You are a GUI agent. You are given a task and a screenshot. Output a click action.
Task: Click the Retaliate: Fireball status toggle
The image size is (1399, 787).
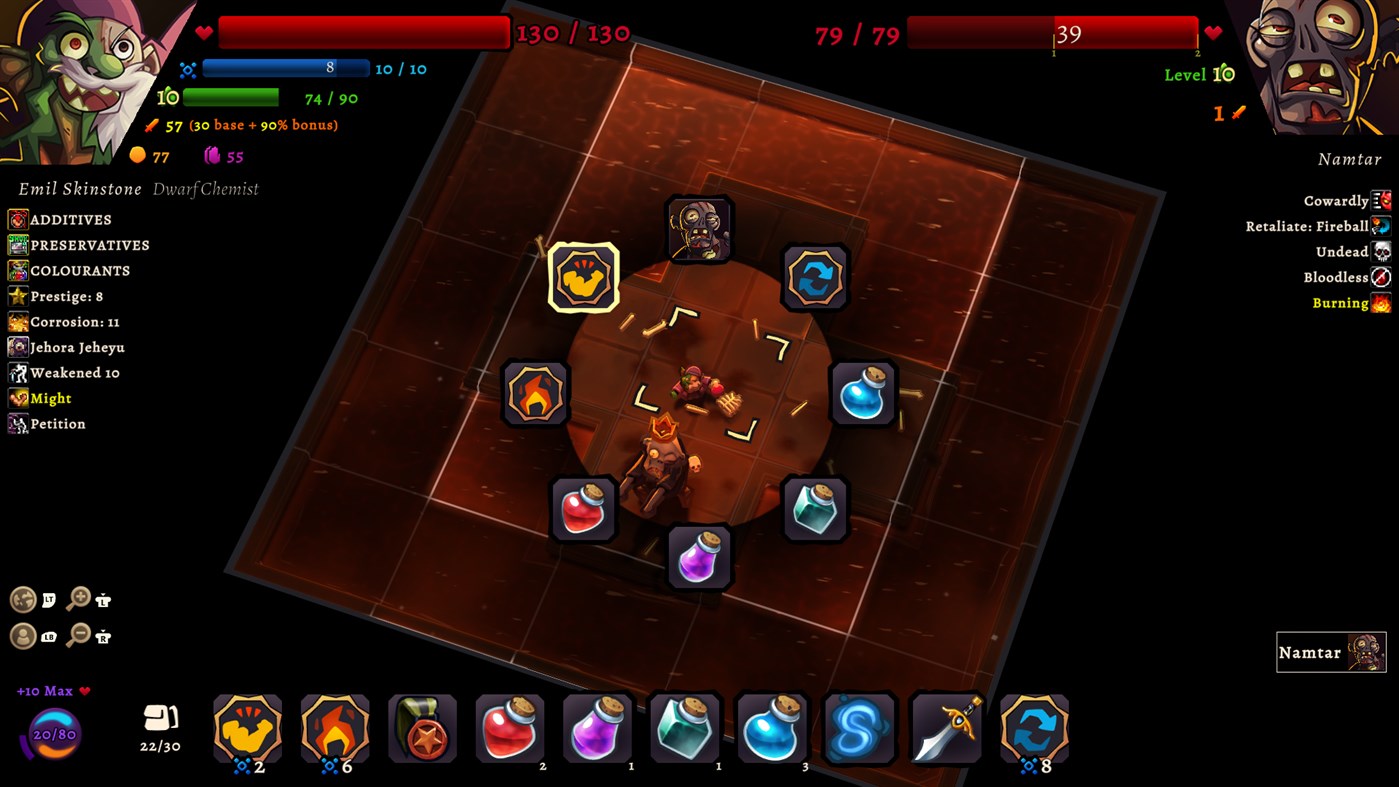[1383, 226]
